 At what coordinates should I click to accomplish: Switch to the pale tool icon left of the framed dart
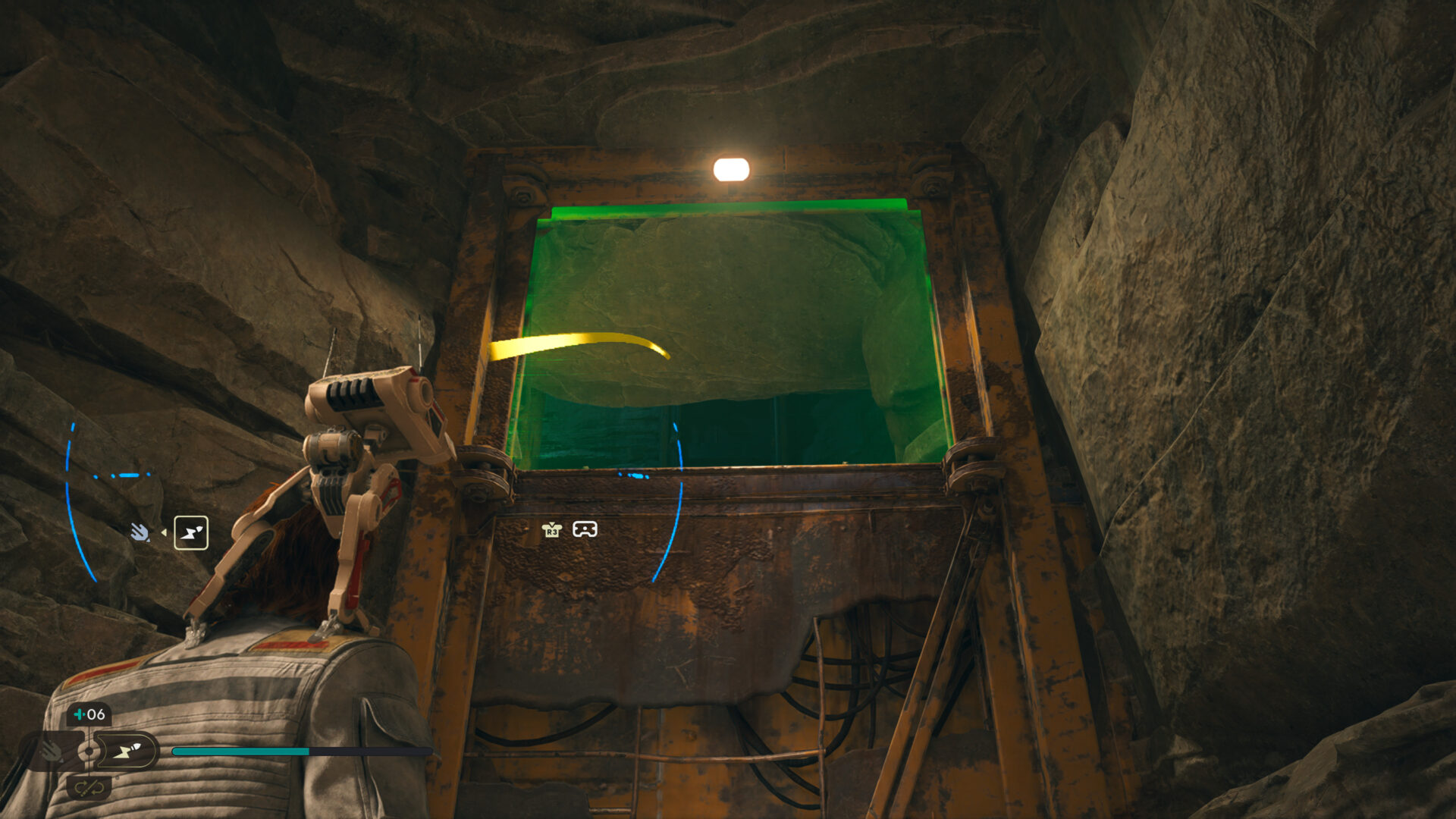point(140,532)
